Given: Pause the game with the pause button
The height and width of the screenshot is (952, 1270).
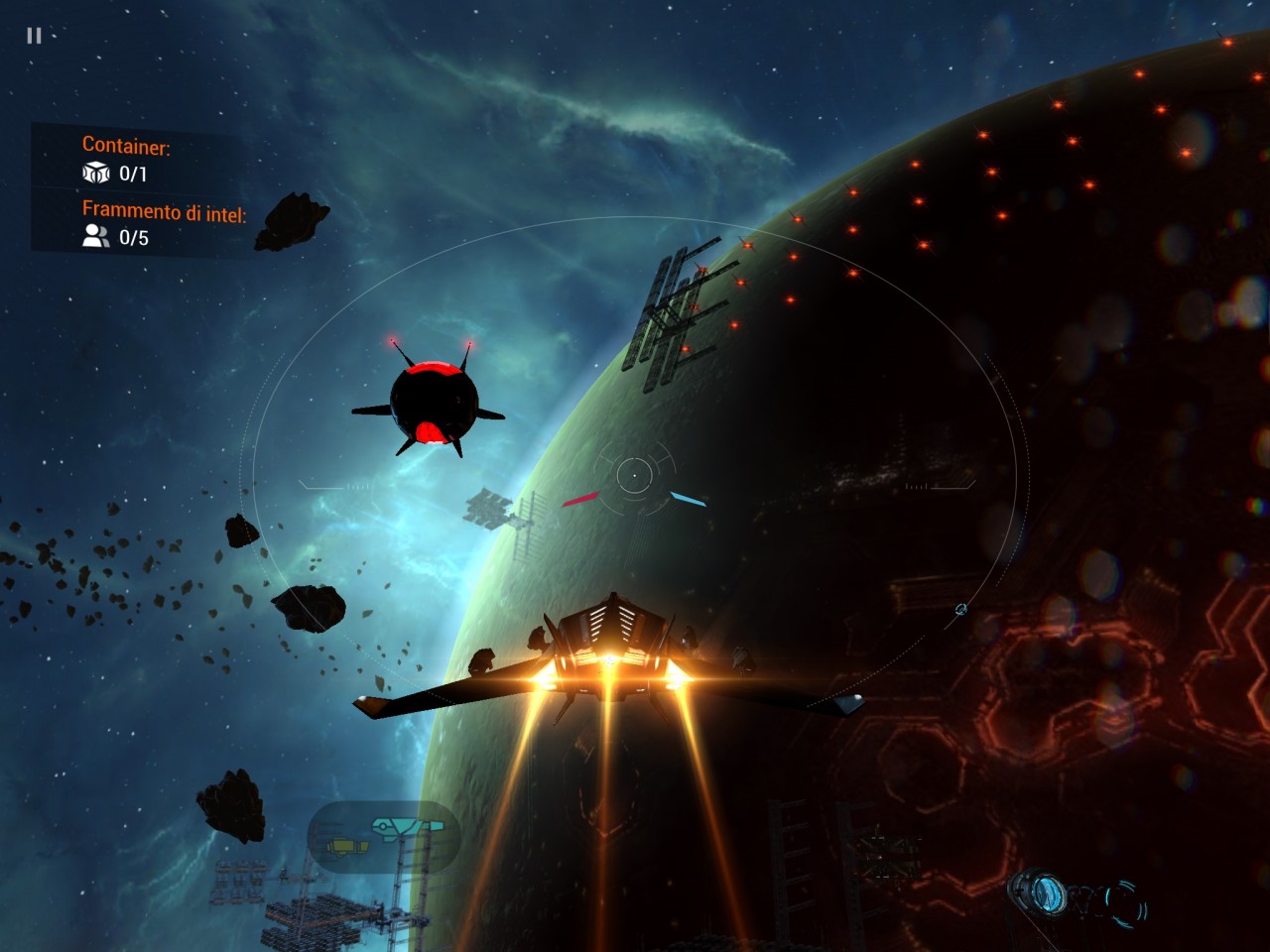Looking at the screenshot, I should [x=34, y=36].
